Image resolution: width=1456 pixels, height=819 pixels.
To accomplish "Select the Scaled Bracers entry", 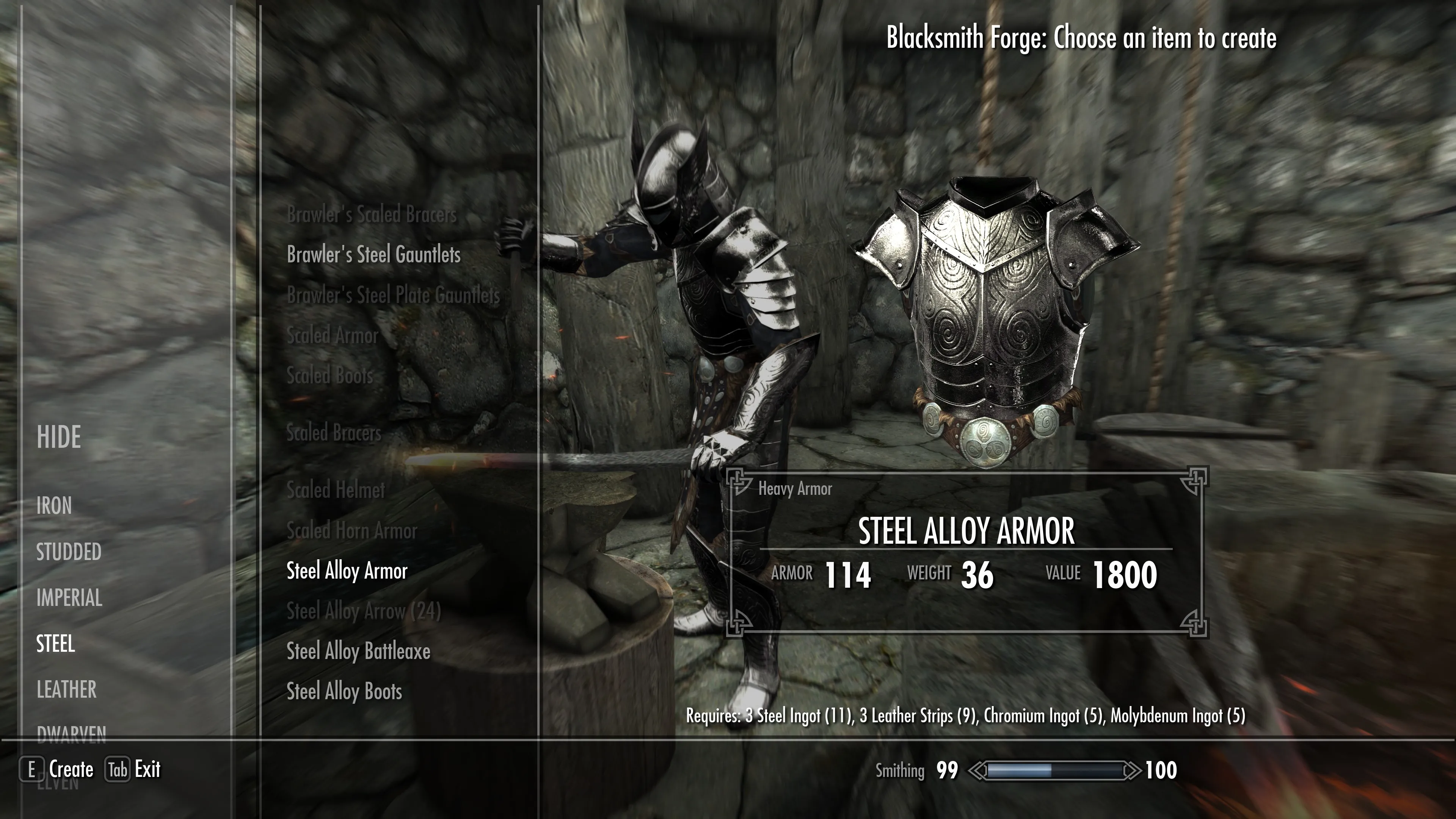I will pyautogui.click(x=334, y=433).
